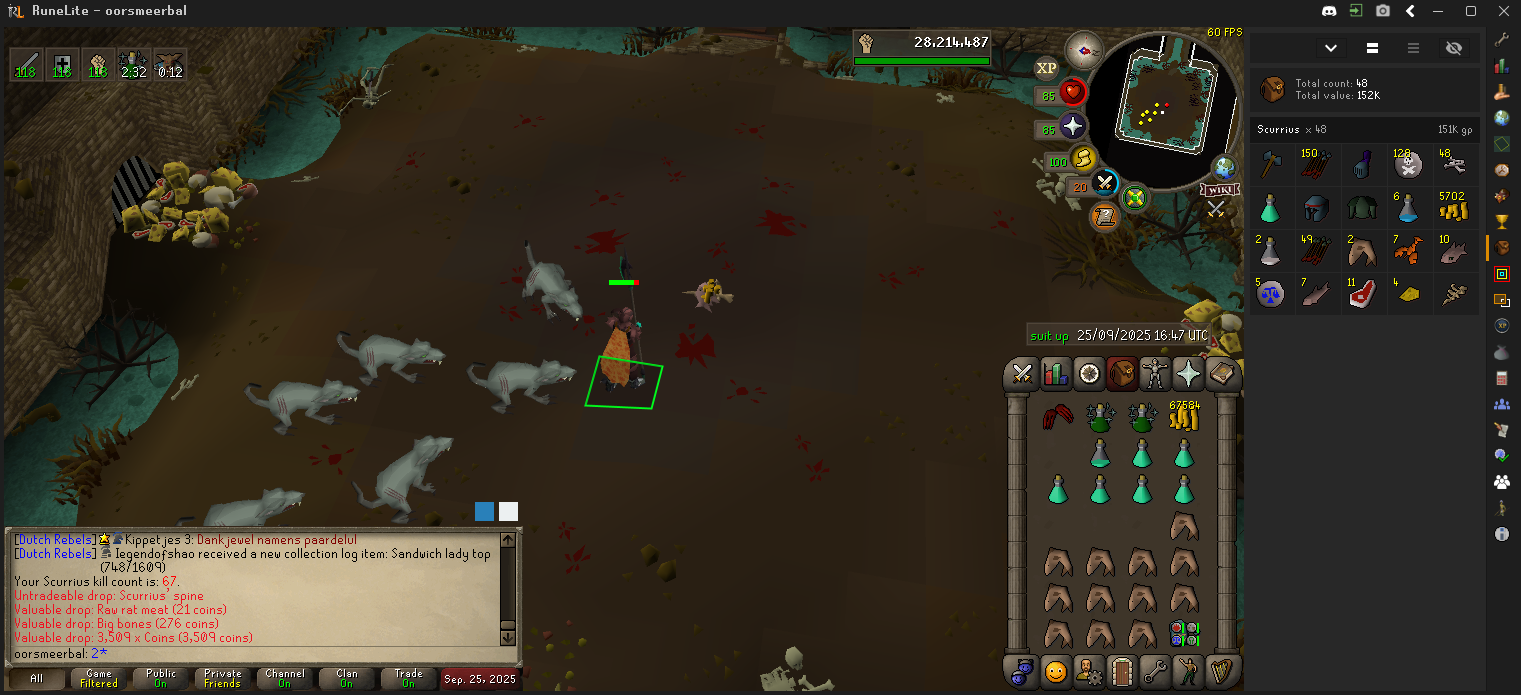This screenshot has width=1521, height=695.
Task: Activate quick prayers via the prayer orb
Action: 1072,127
